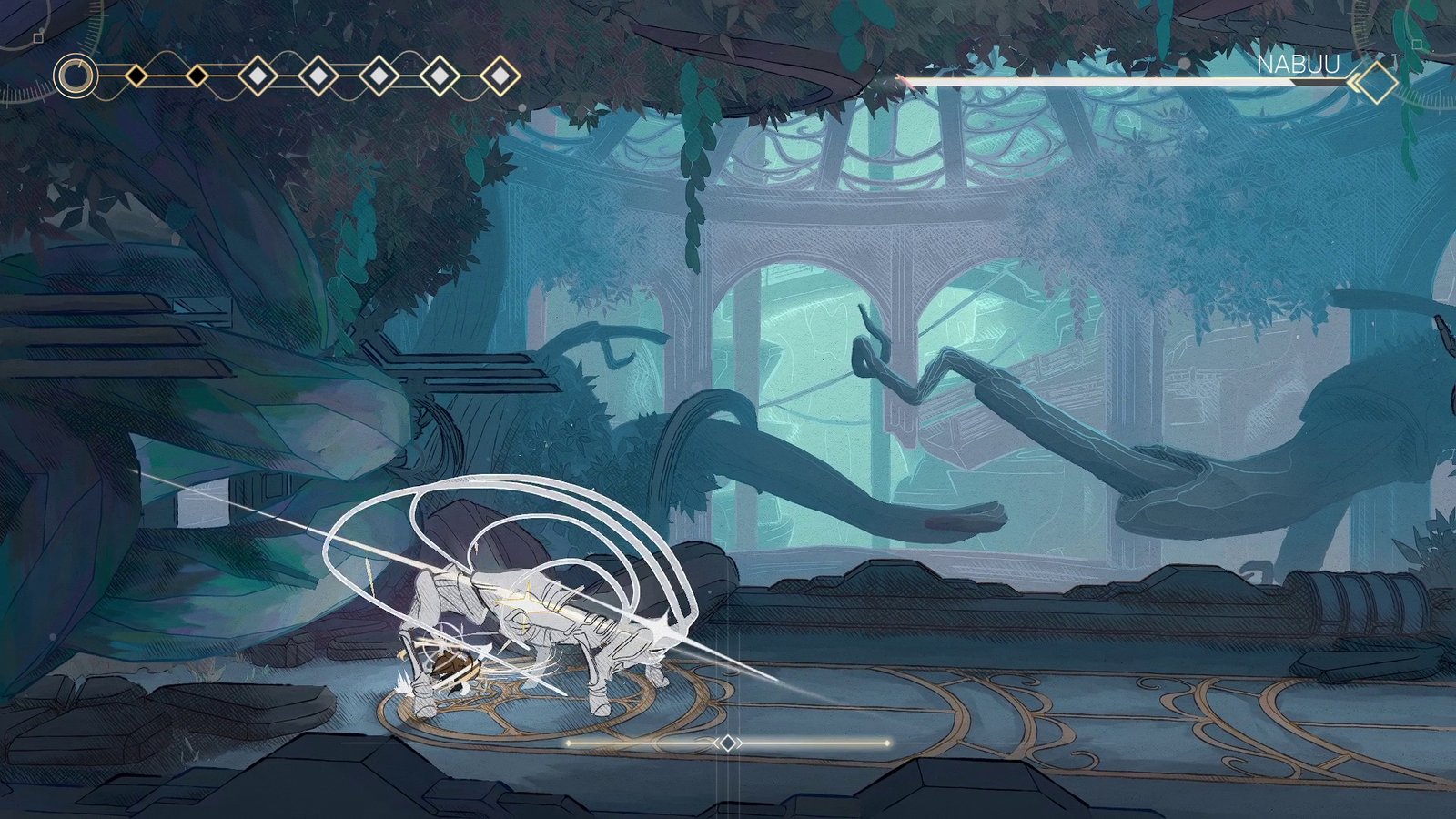Click the last diamond at the chain's end

coord(500,76)
